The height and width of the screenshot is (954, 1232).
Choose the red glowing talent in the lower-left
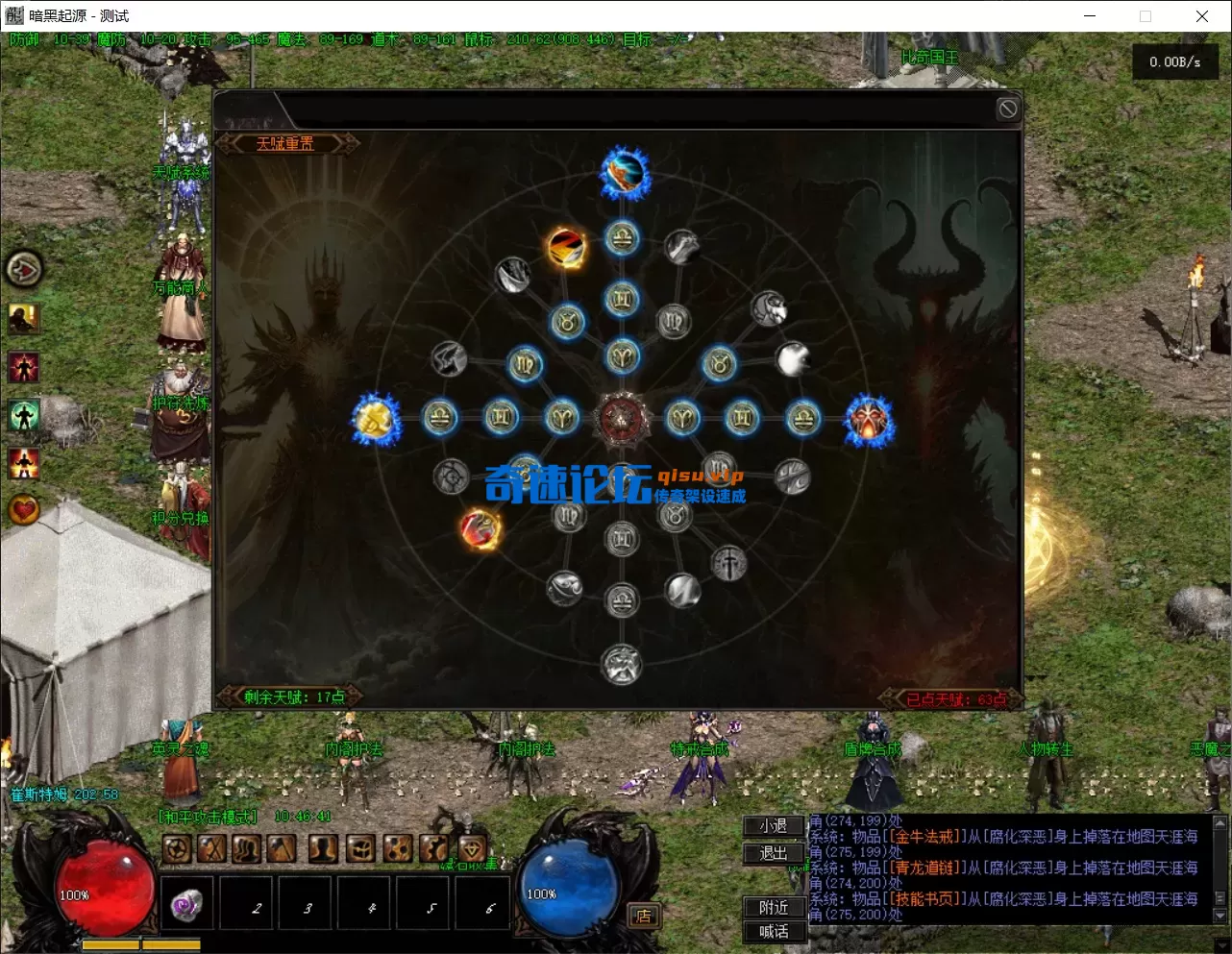(x=480, y=528)
